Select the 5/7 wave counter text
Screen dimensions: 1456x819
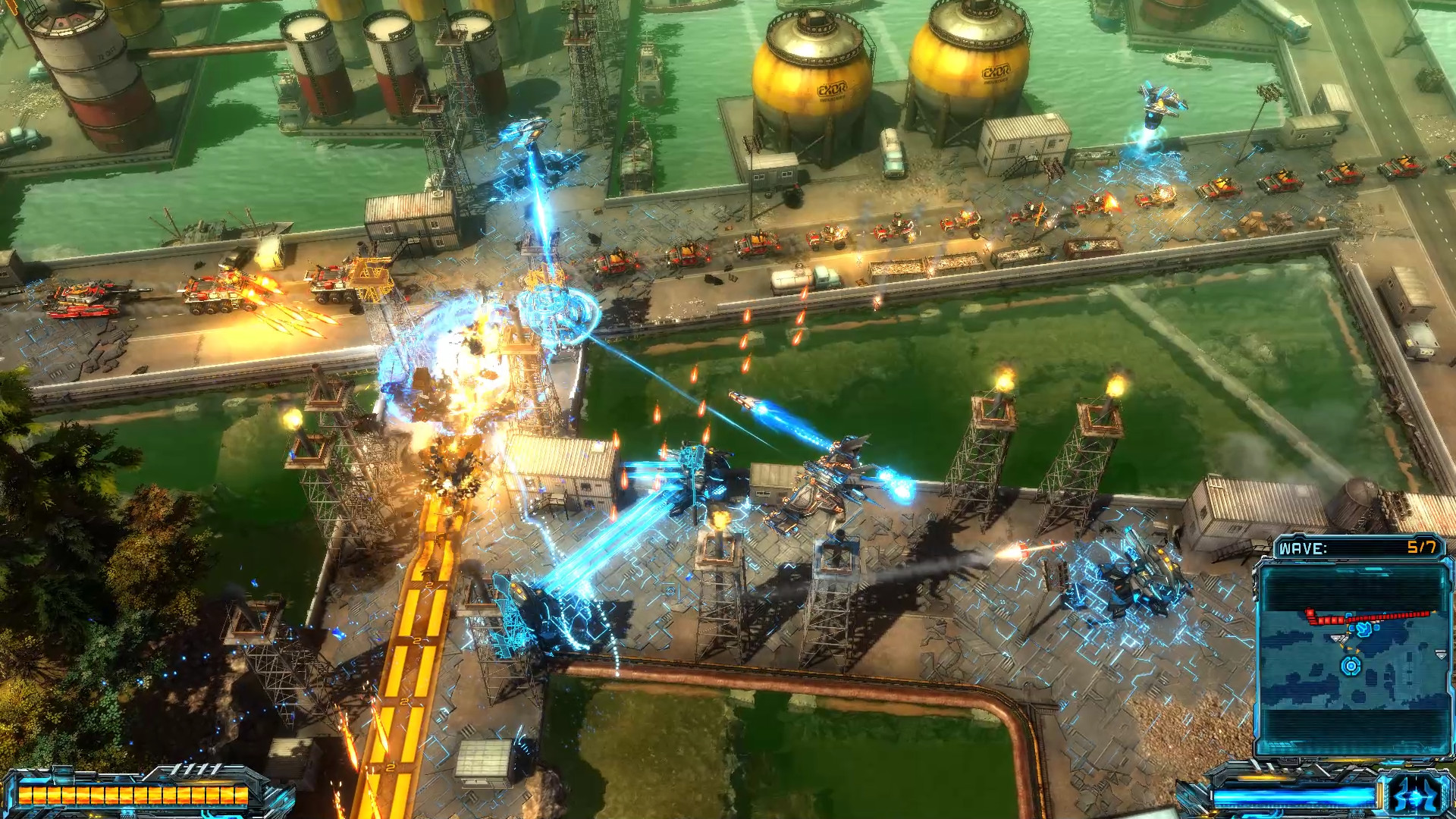[x=1423, y=547]
